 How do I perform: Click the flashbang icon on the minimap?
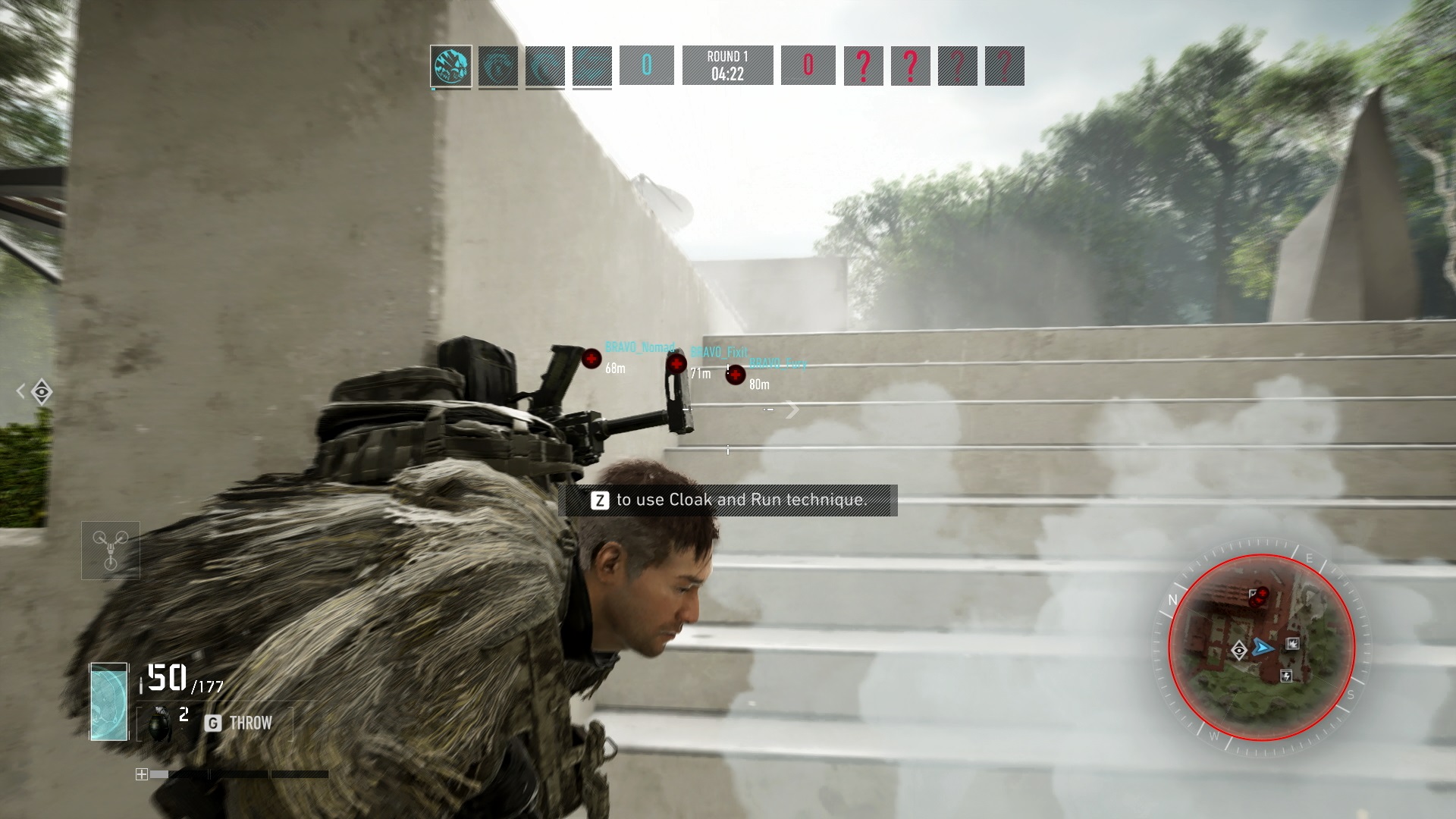tap(1287, 677)
